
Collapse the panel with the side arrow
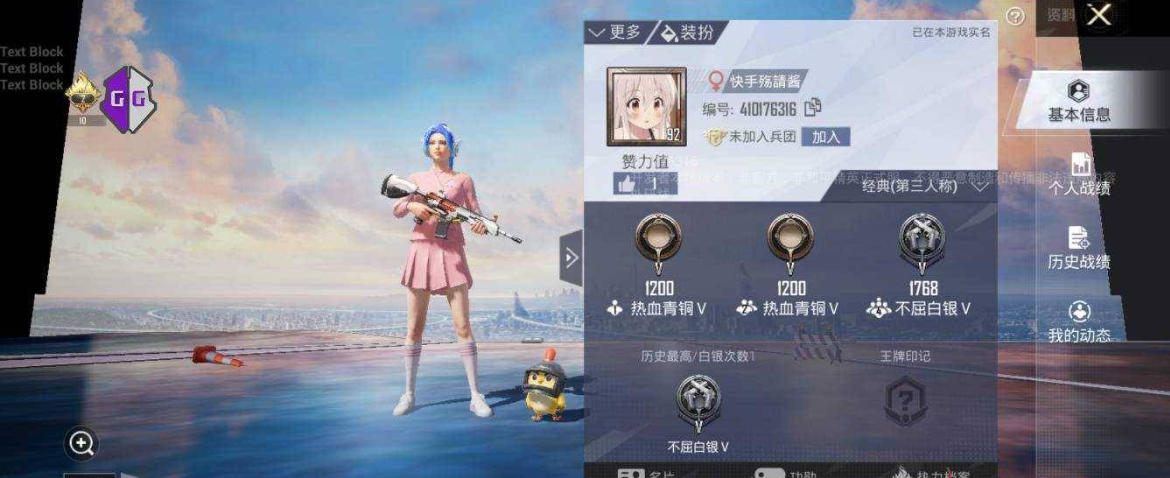pyautogui.click(x=571, y=258)
